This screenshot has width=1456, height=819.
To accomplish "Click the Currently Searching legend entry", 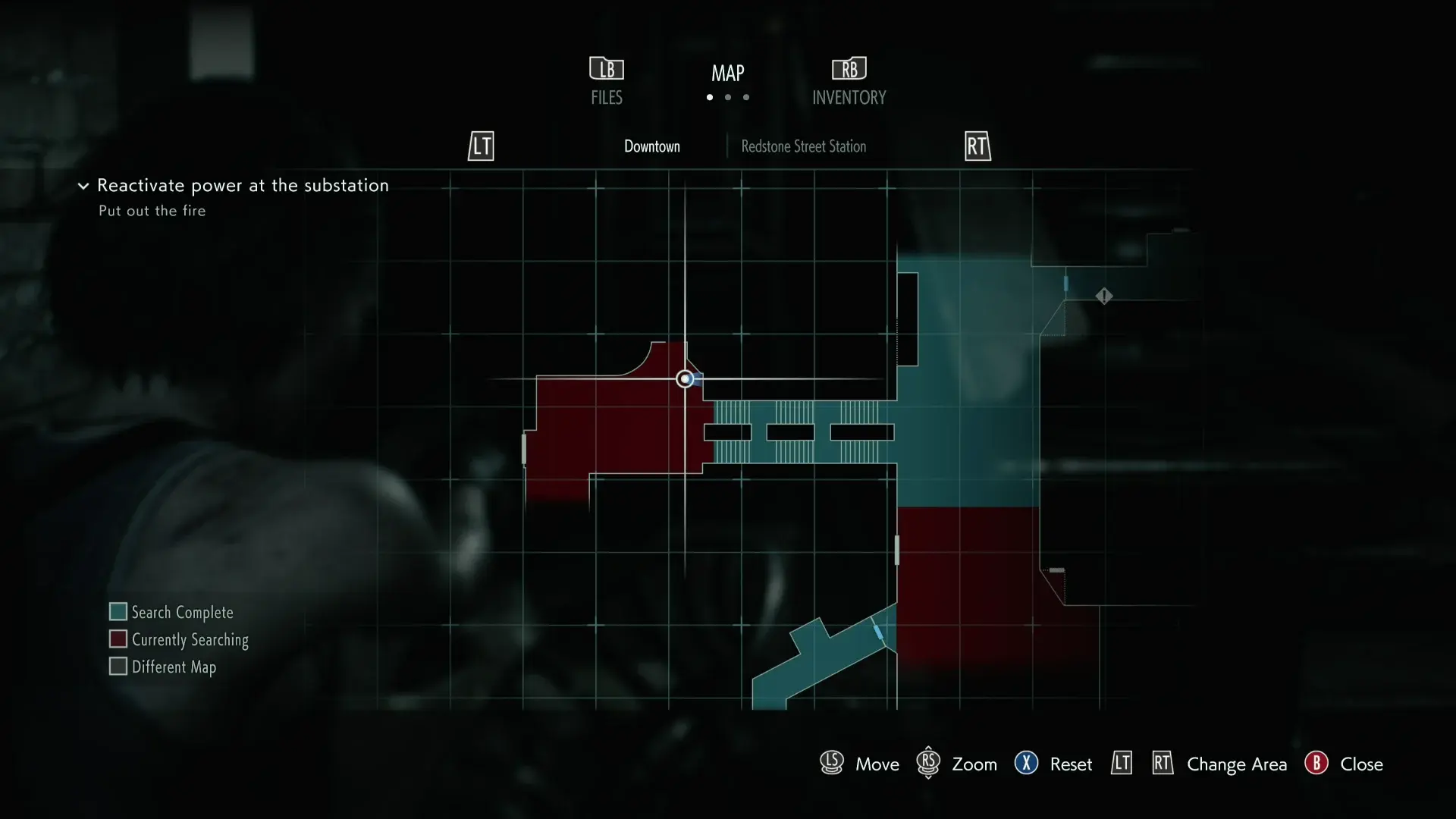I will tap(179, 639).
